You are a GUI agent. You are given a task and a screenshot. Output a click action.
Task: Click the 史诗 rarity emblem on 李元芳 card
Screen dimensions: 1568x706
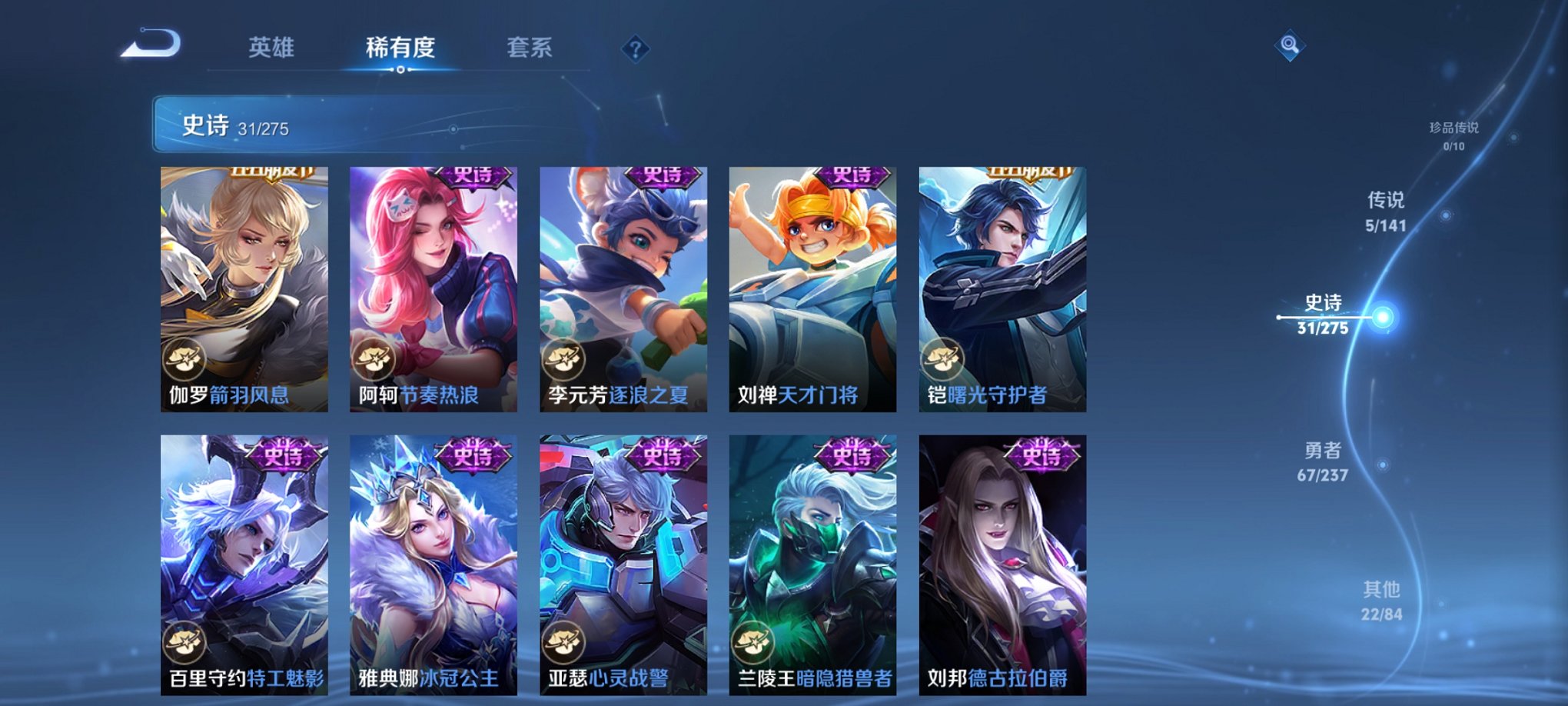tap(662, 178)
